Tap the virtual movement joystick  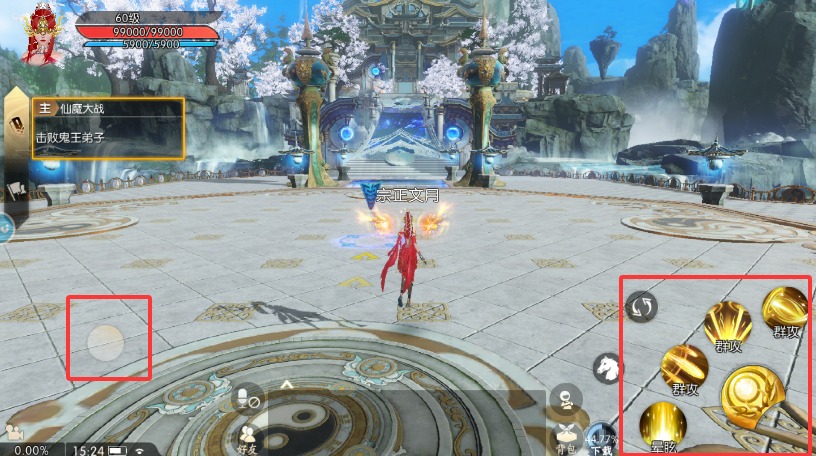pos(105,343)
